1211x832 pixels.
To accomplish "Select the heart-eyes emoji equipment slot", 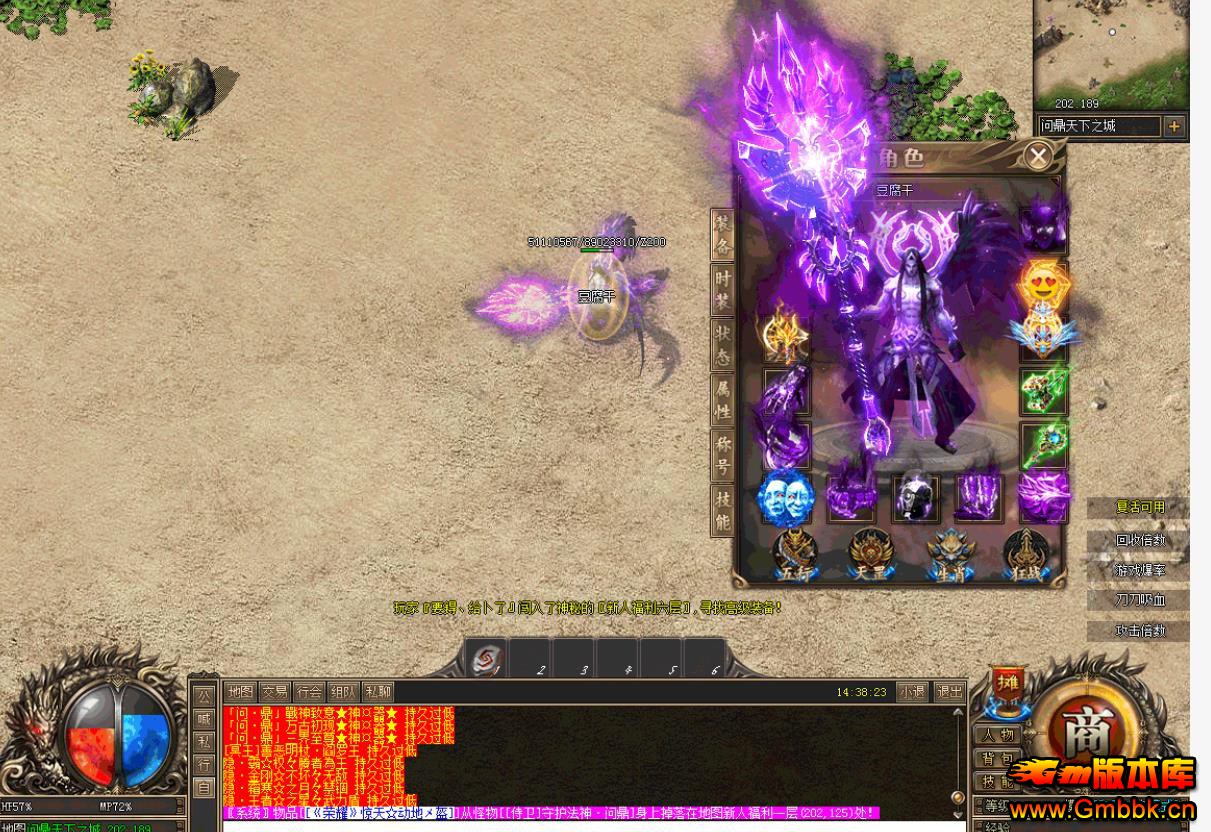I will (x=1041, y=284).
